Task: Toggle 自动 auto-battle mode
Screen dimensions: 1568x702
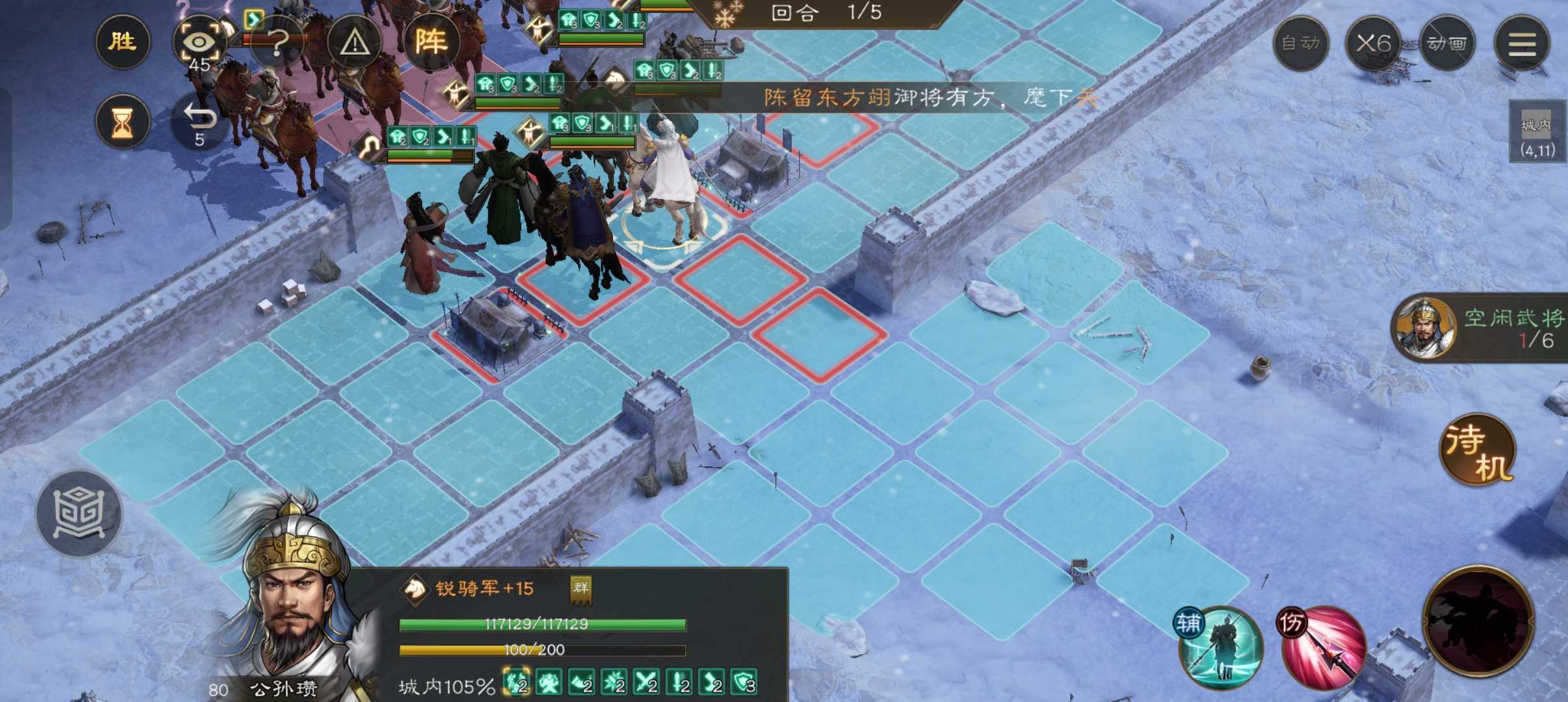Action: coord(1300,43)
